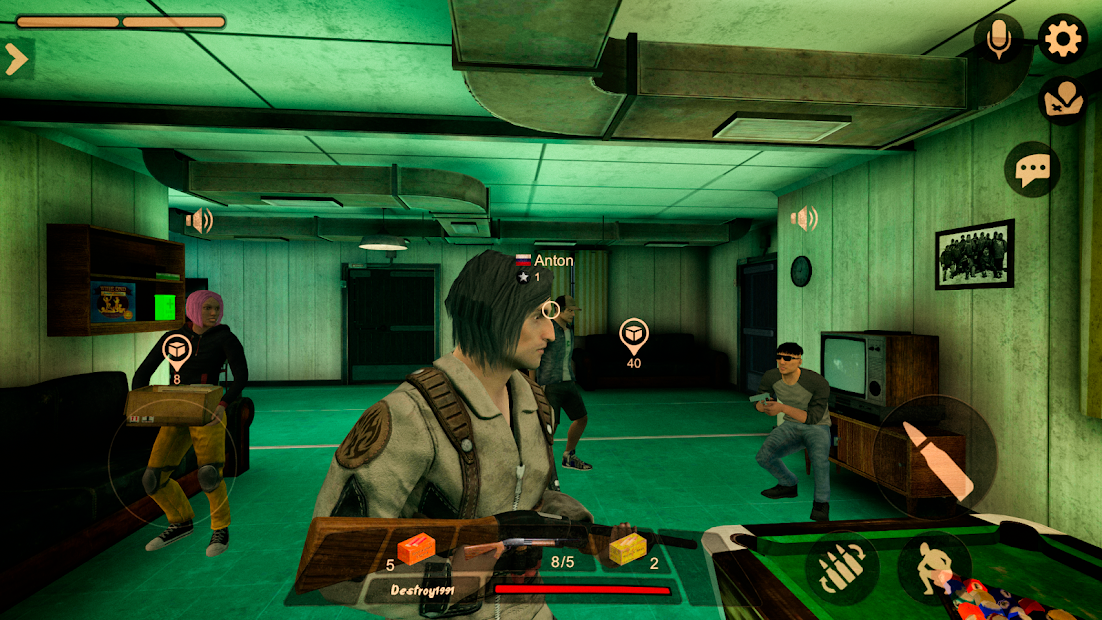Reload weapon with the bullets button

842,569
